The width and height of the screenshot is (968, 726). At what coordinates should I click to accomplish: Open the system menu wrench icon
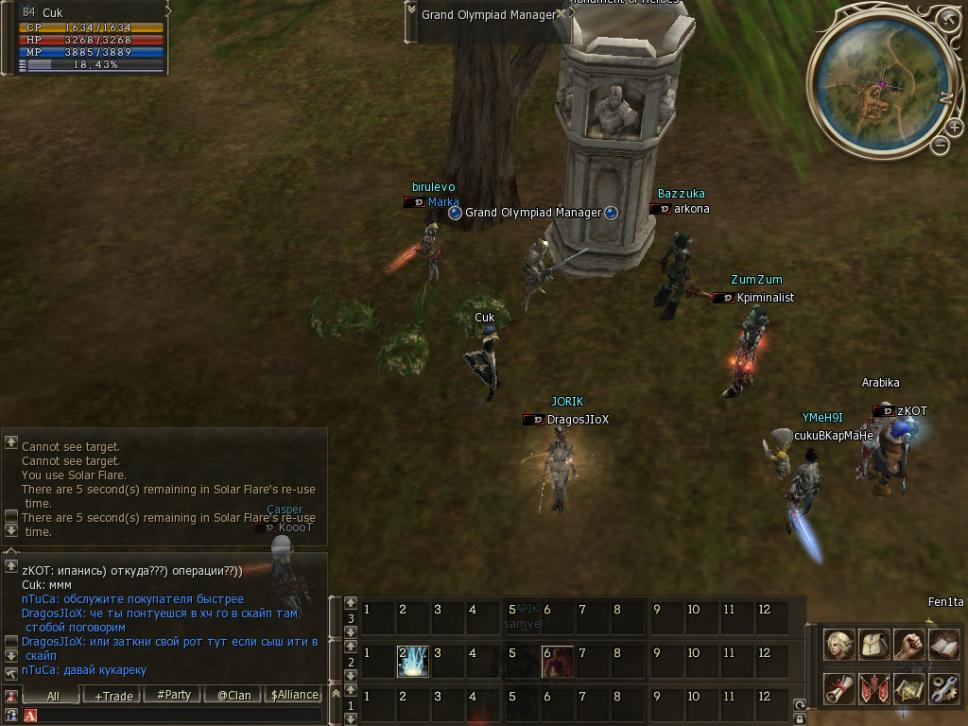[x=943, y=688]
